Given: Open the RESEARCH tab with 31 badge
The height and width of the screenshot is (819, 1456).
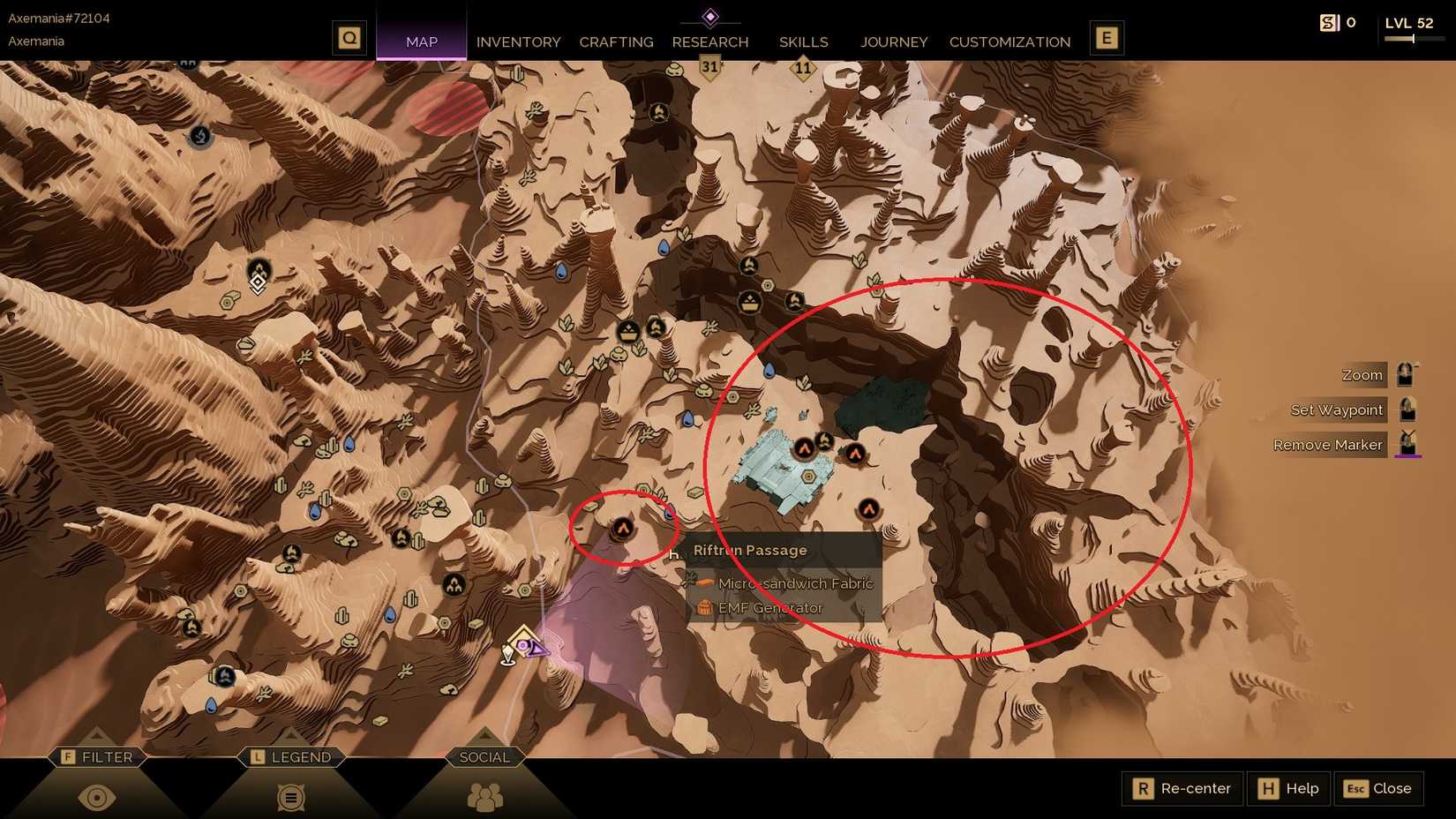Looking at the screenshot, I should pyautogui.click(x=710, y=41).
